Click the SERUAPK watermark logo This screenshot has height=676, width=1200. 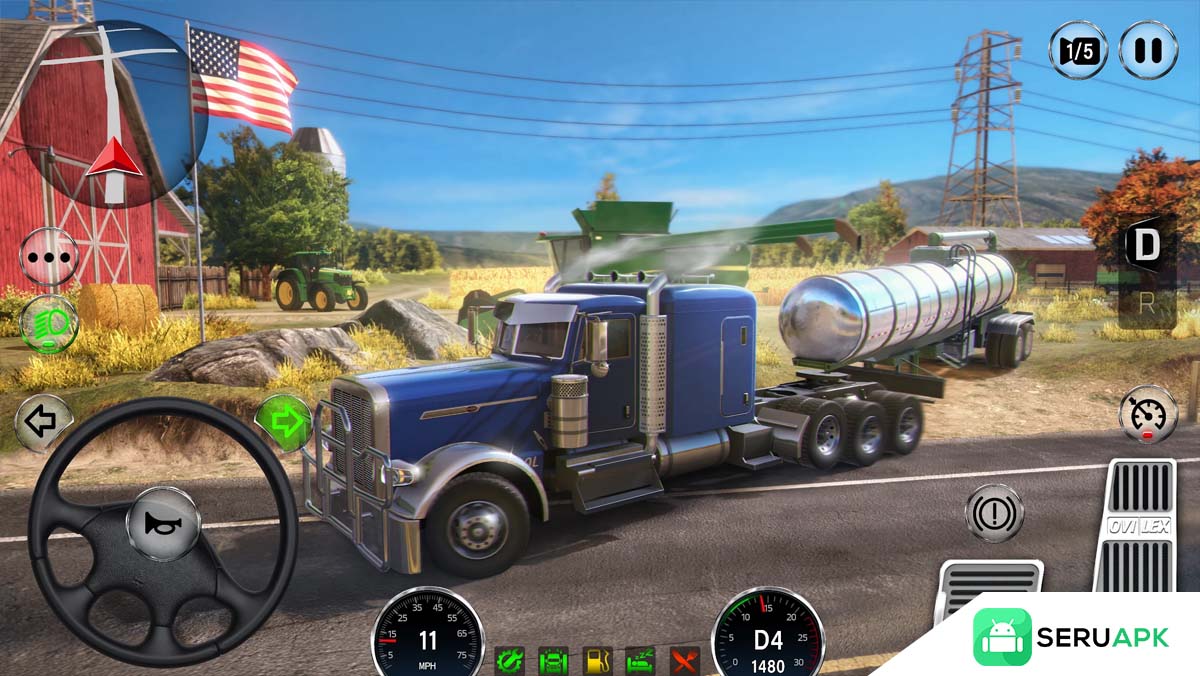coord(1072,637)
